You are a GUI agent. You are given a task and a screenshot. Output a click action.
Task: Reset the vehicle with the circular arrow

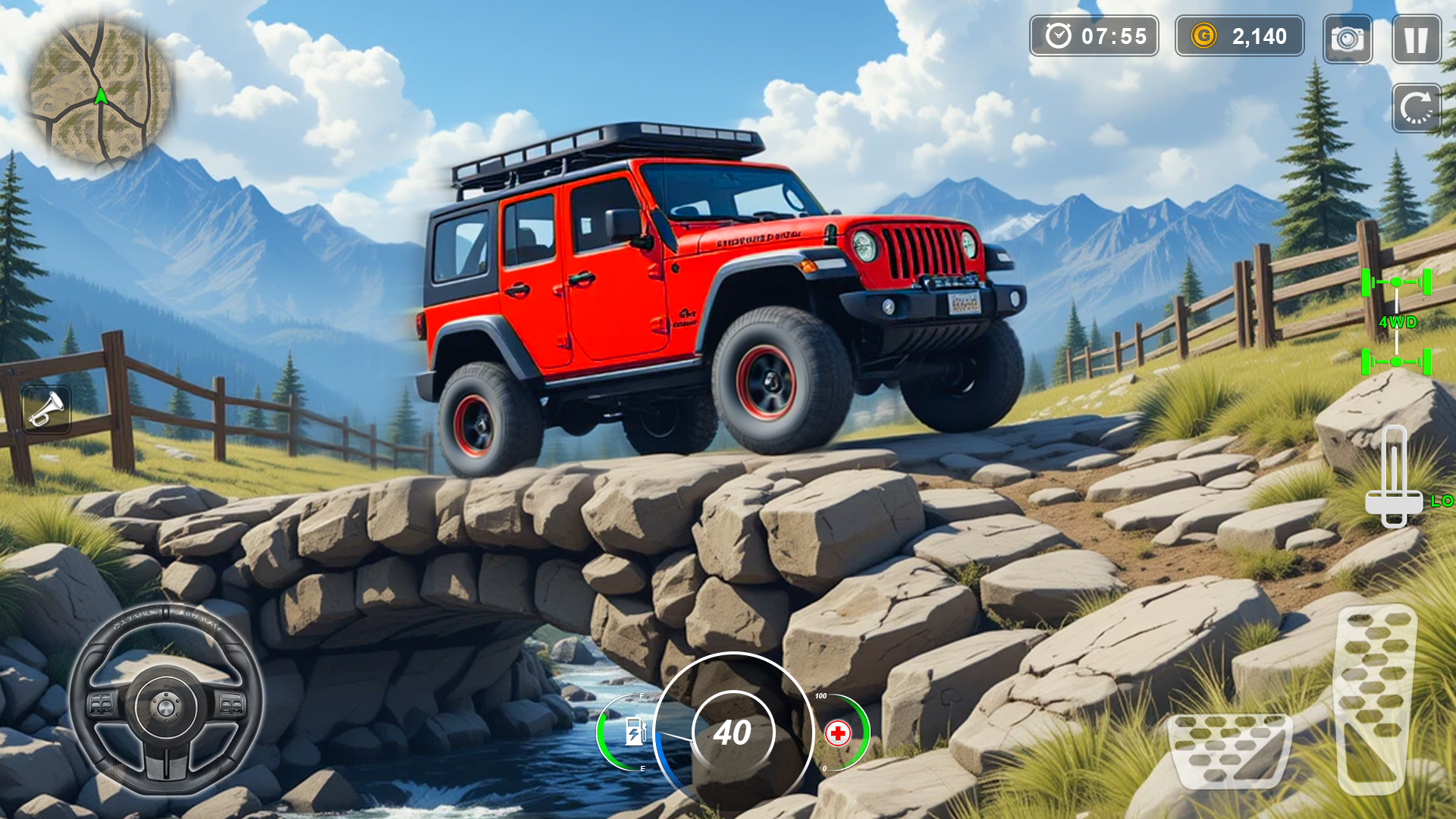point(1416,108)
